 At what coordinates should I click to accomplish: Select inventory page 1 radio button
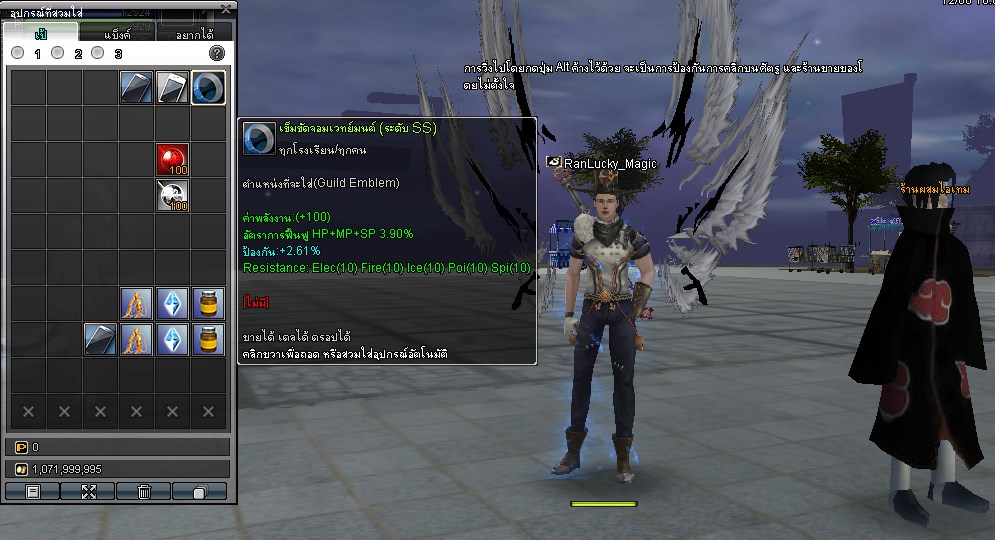pos(20,53)
